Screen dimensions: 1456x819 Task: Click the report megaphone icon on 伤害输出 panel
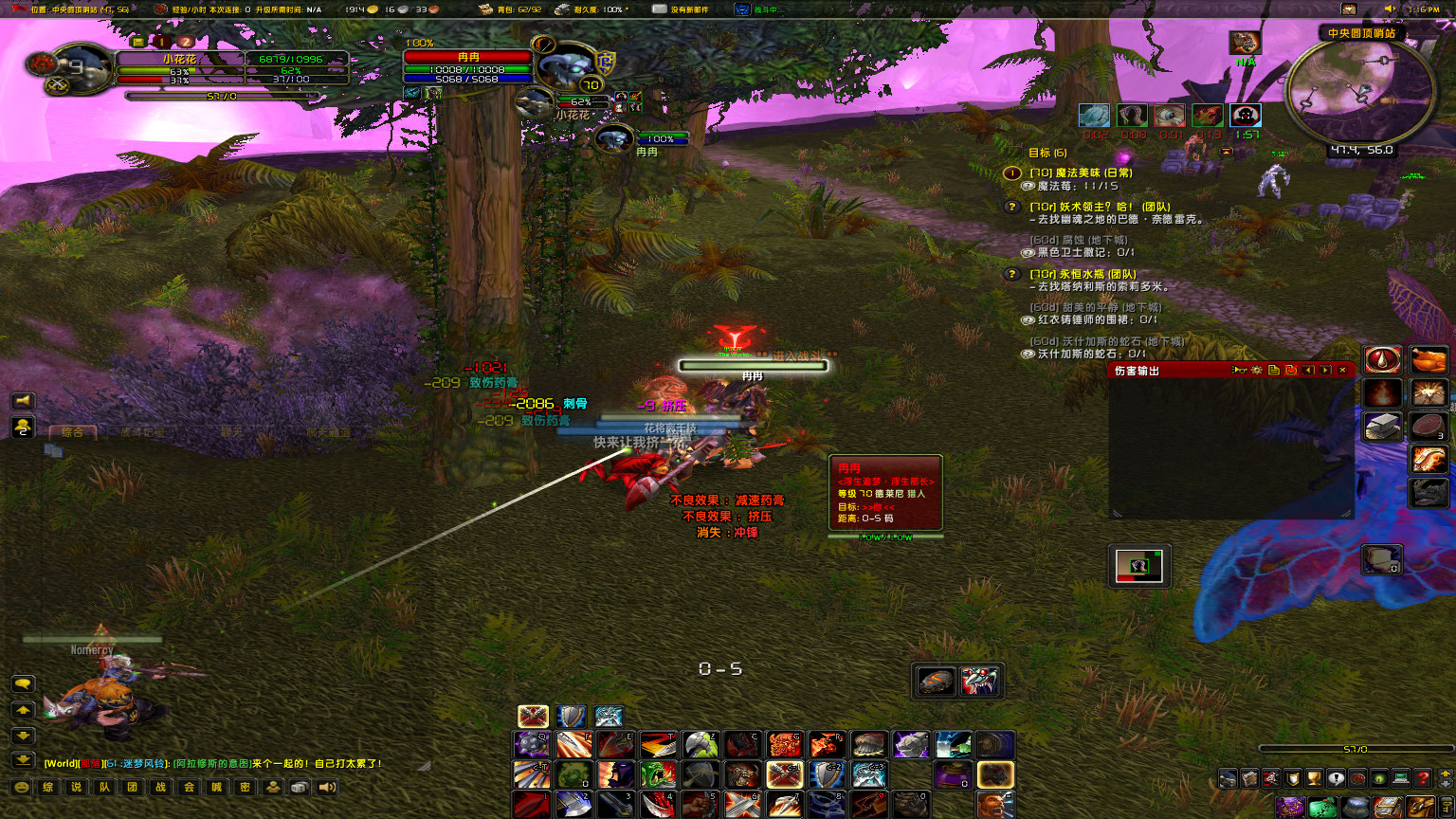coord(1239,371)
